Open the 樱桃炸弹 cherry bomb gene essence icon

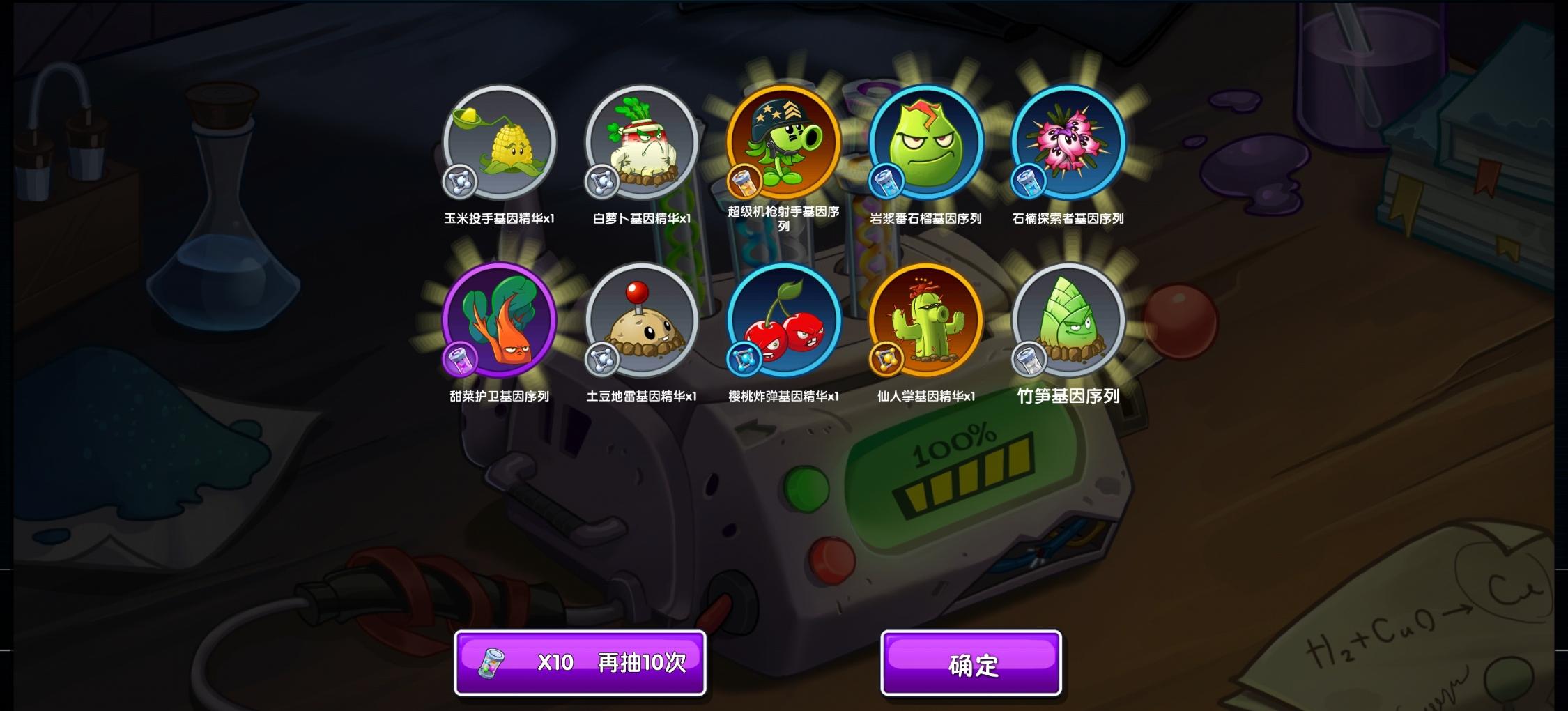(783, 321)
